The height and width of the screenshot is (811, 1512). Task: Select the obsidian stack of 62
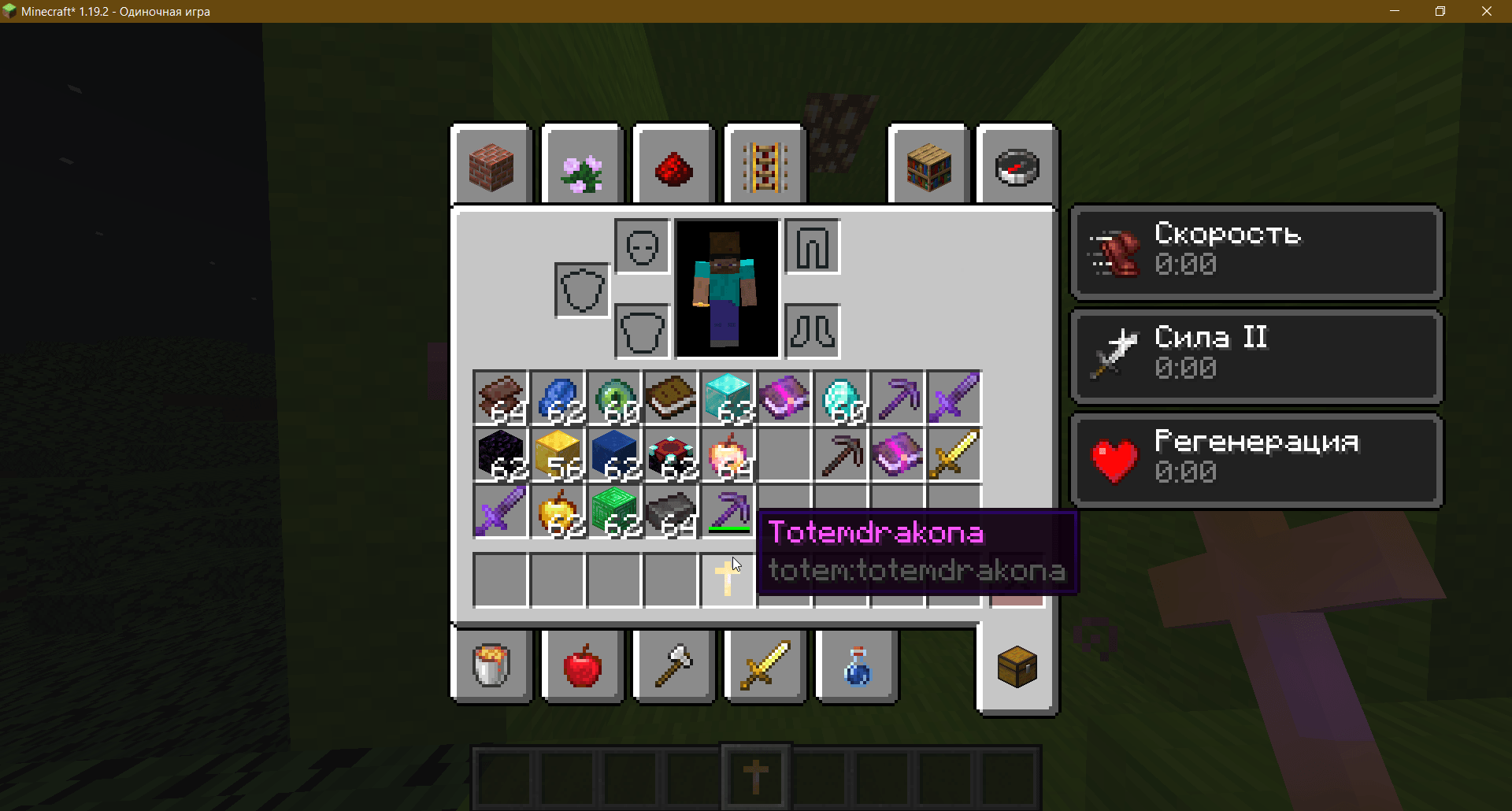[500, 454]
